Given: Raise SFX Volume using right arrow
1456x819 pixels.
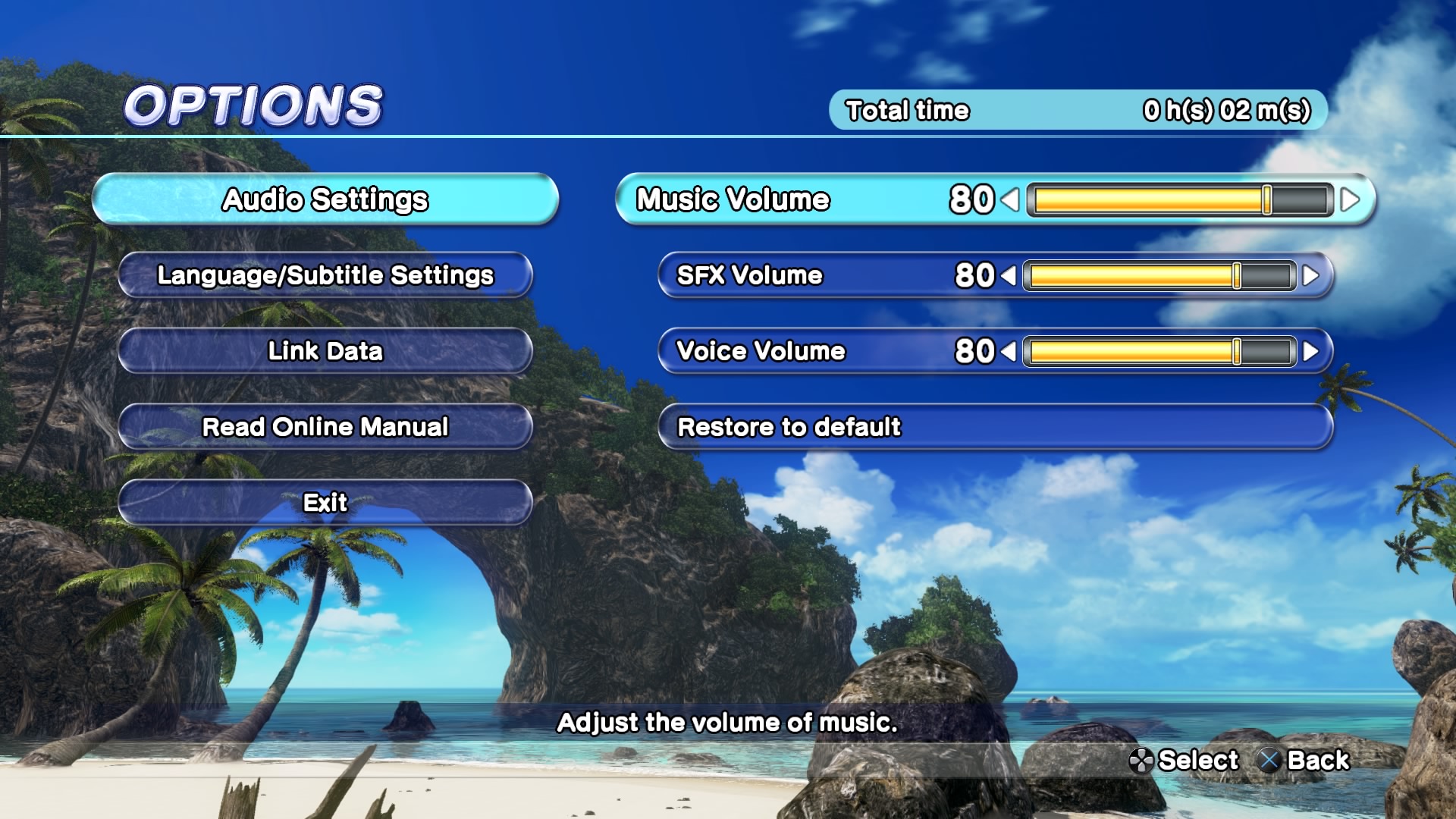Looking at the screenshot, I should (1310, 276).
